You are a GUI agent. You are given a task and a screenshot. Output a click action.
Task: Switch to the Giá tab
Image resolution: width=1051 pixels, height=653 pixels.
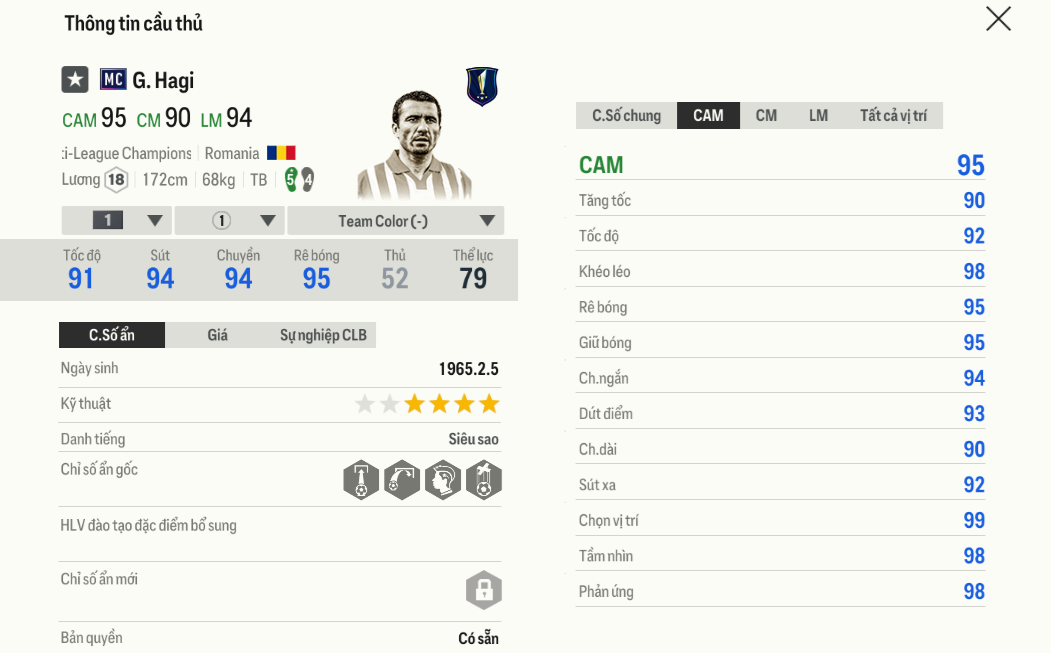pyautogui.click(x=217, y=335)
